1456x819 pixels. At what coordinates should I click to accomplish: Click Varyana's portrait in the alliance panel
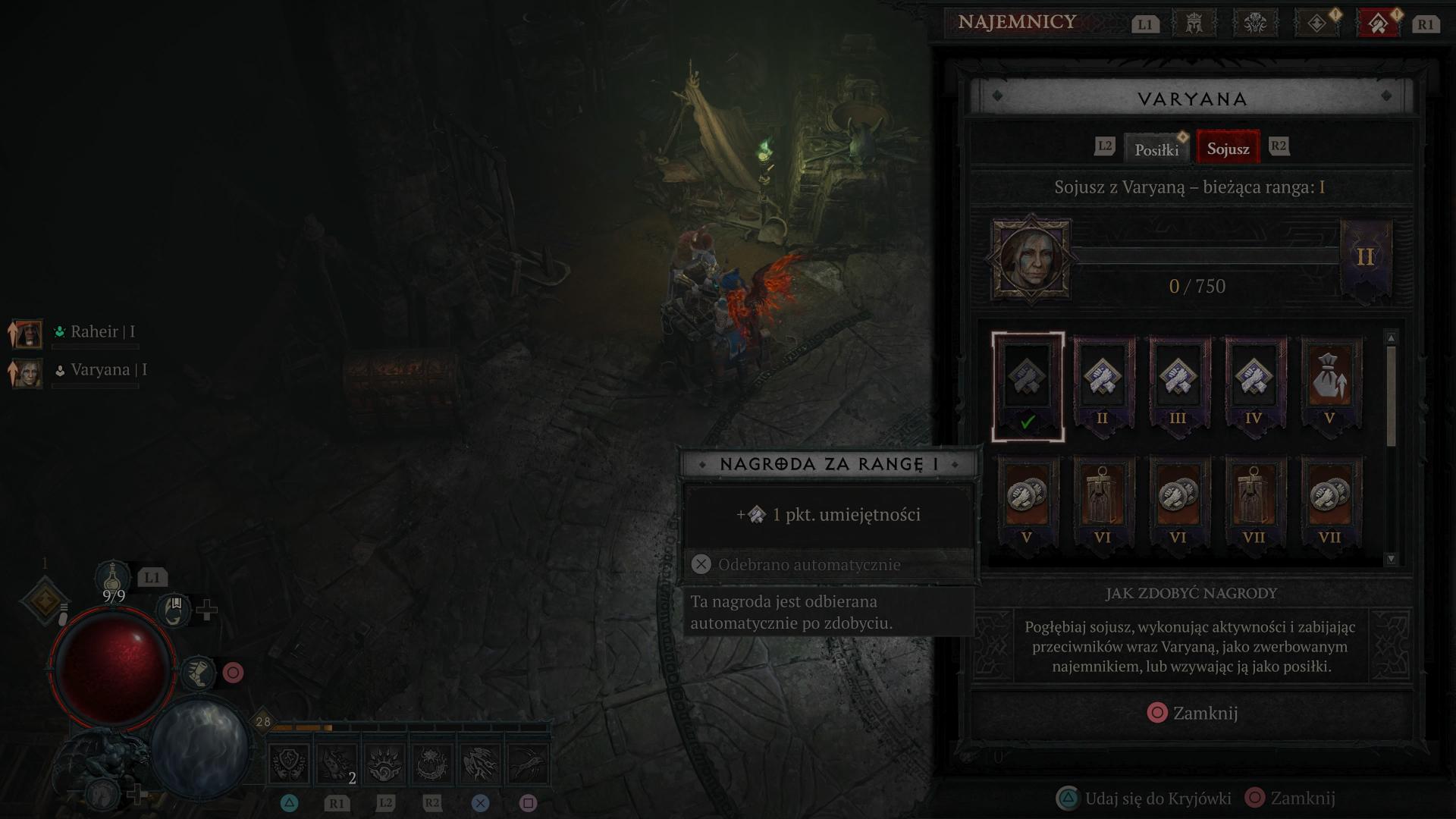point(1031,259)
